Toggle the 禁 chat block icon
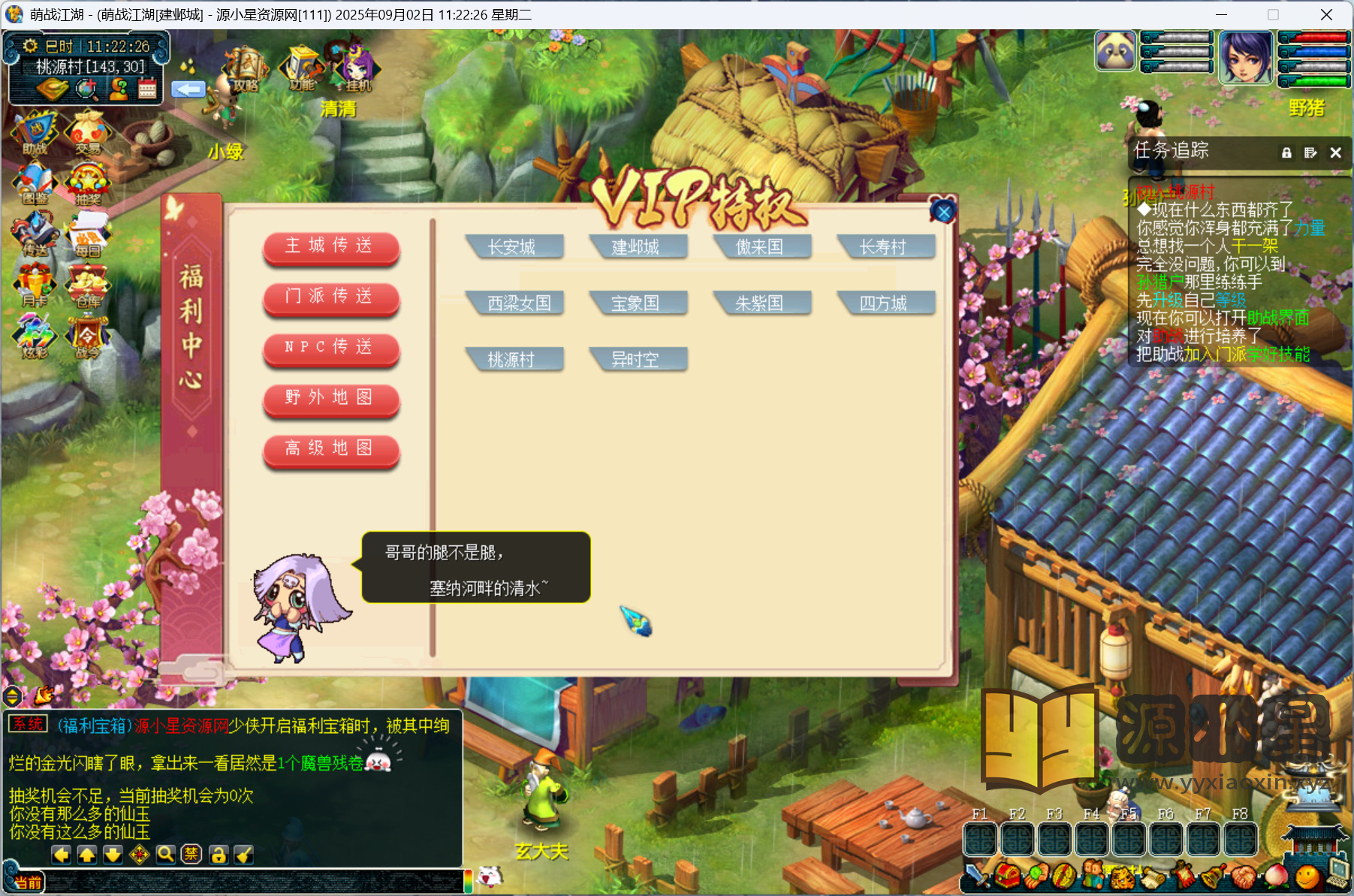 tap(190, 855)
